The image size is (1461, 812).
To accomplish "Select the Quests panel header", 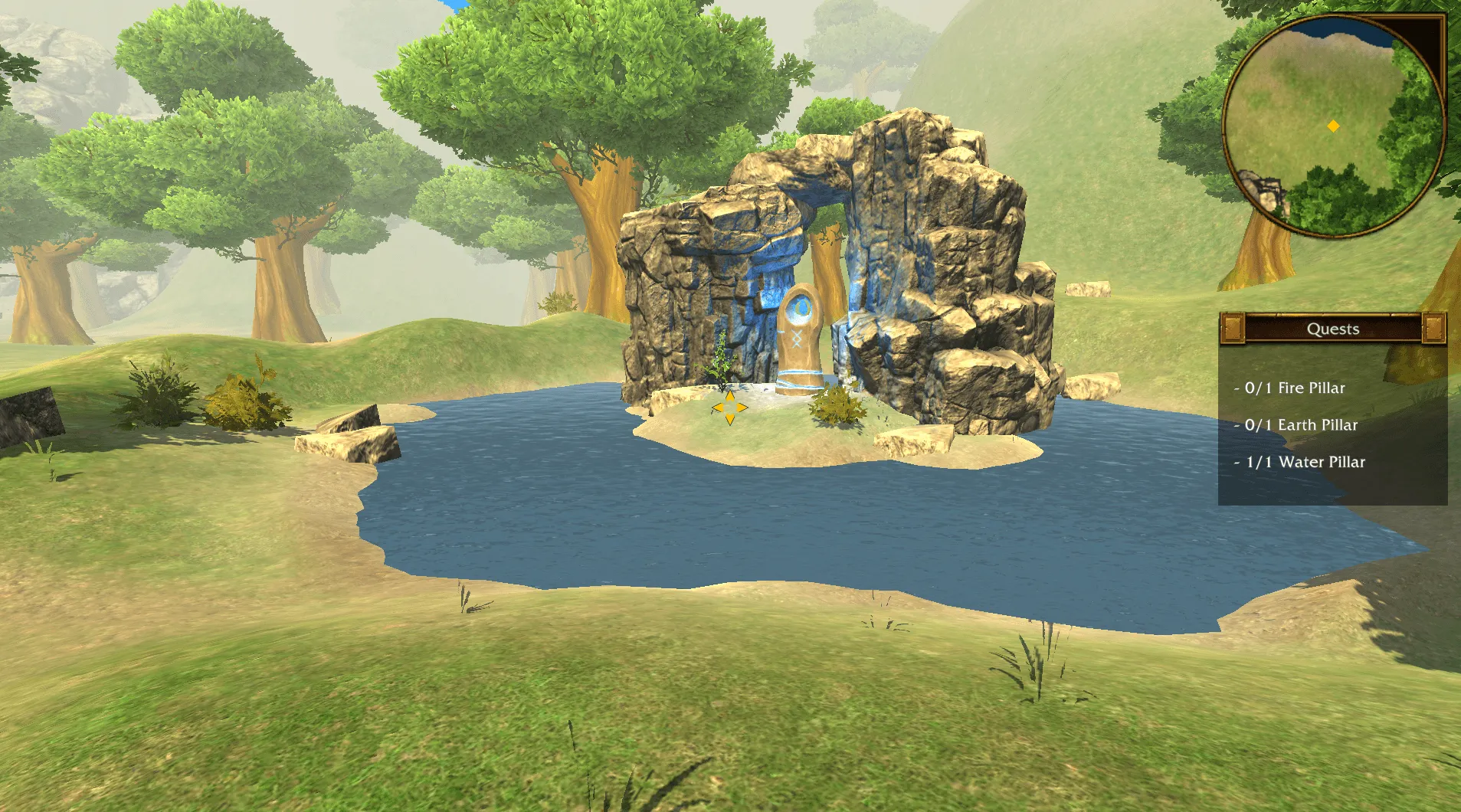I will pos(1332,329).
